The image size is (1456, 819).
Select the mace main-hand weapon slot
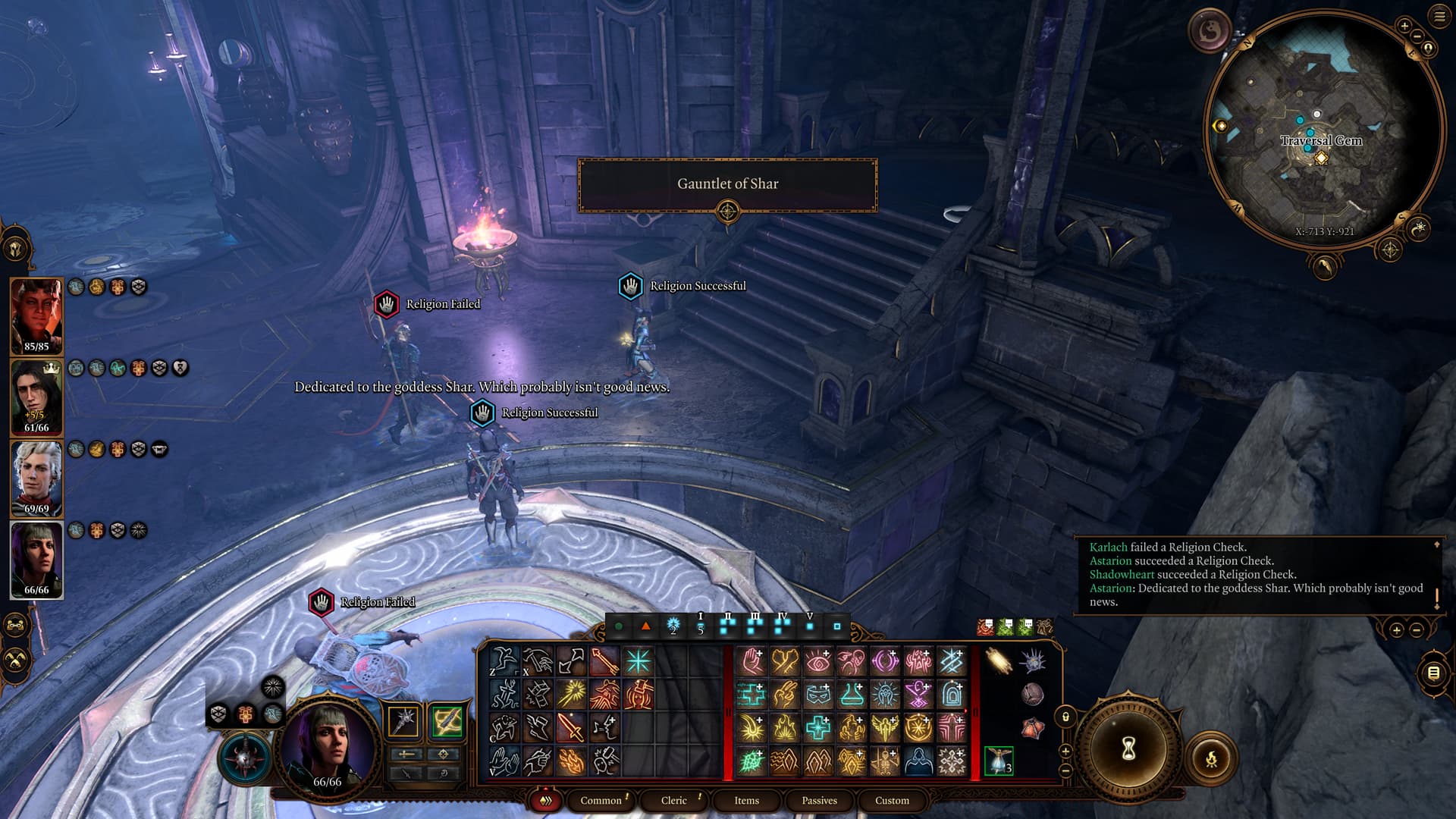pos(403,720)
